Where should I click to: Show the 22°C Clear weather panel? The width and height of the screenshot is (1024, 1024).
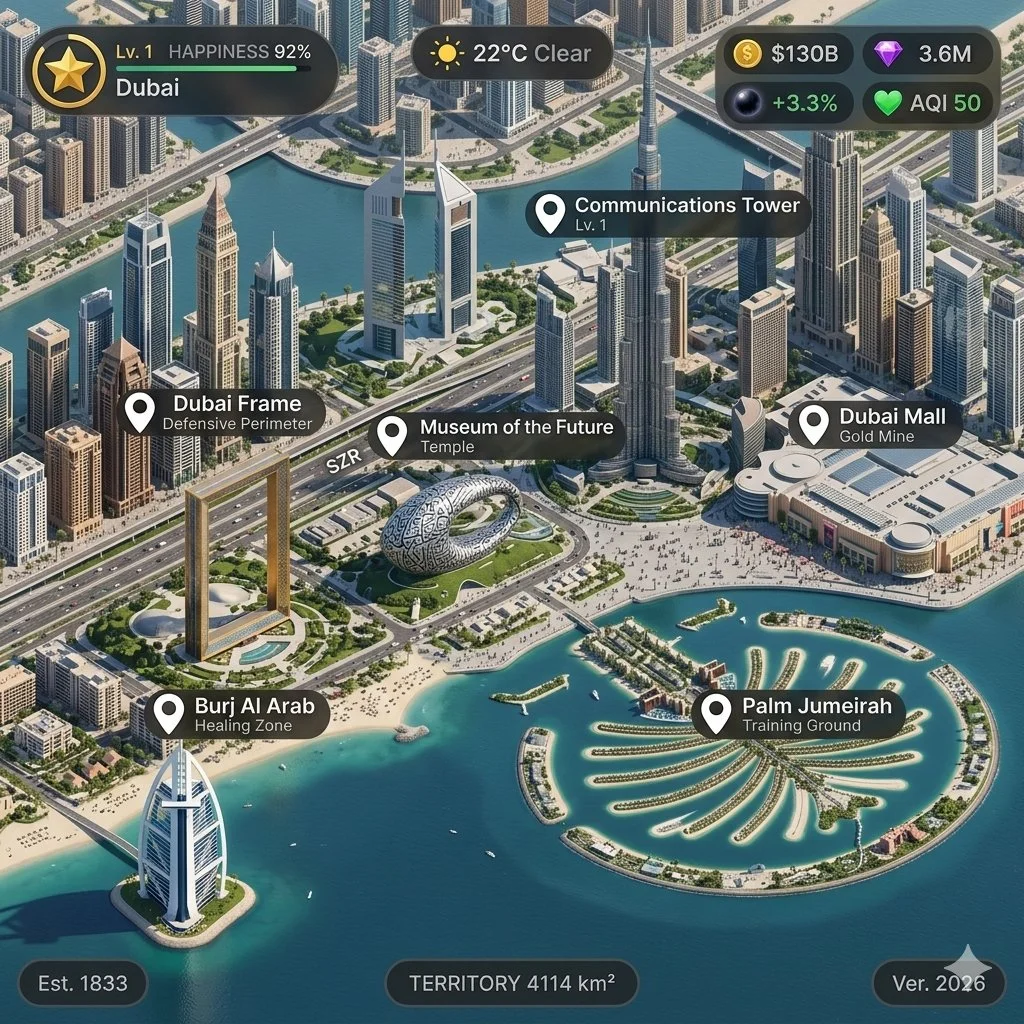click(512, 53)
